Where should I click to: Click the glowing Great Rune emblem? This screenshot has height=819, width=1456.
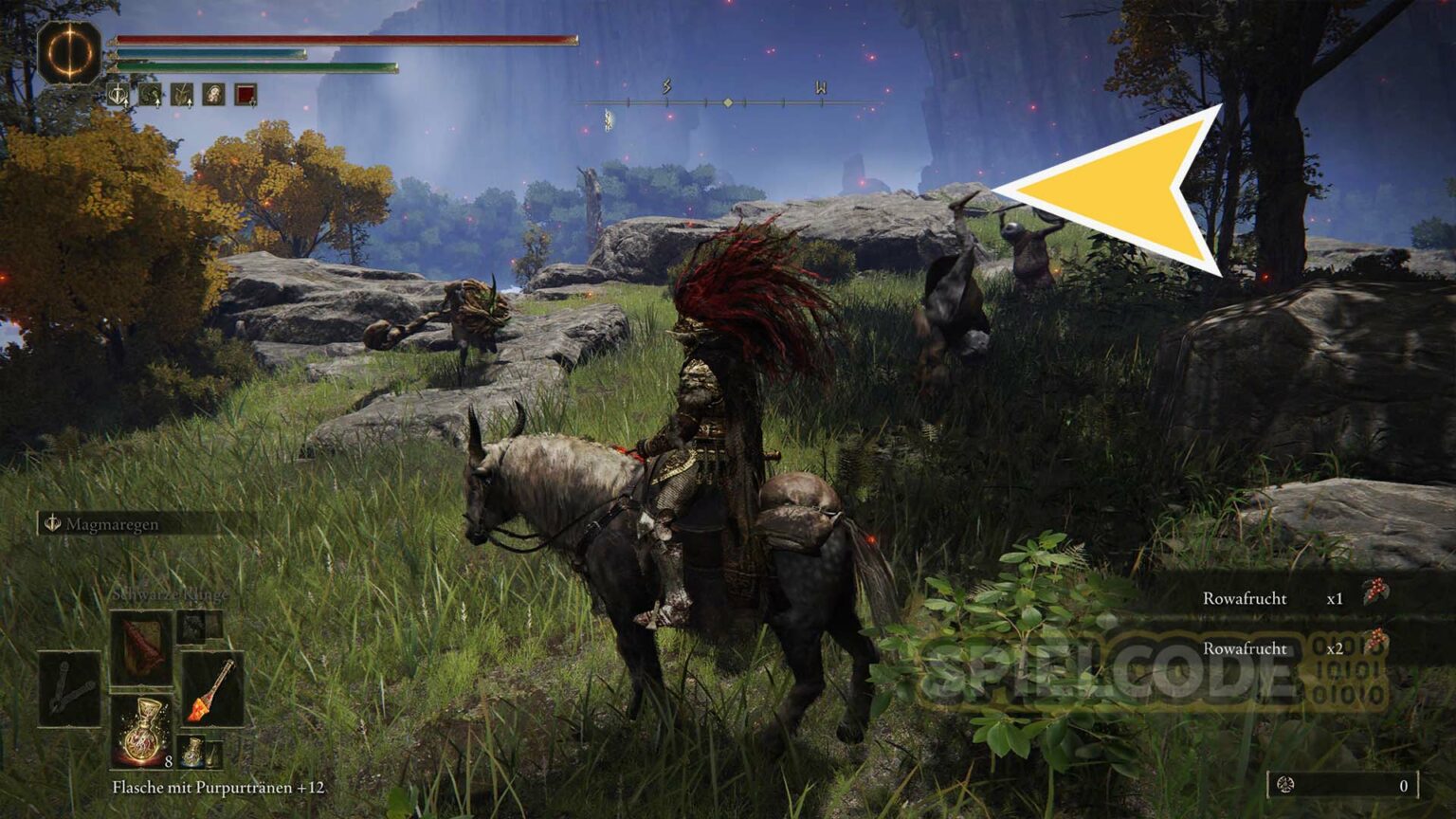click(69, 52)
